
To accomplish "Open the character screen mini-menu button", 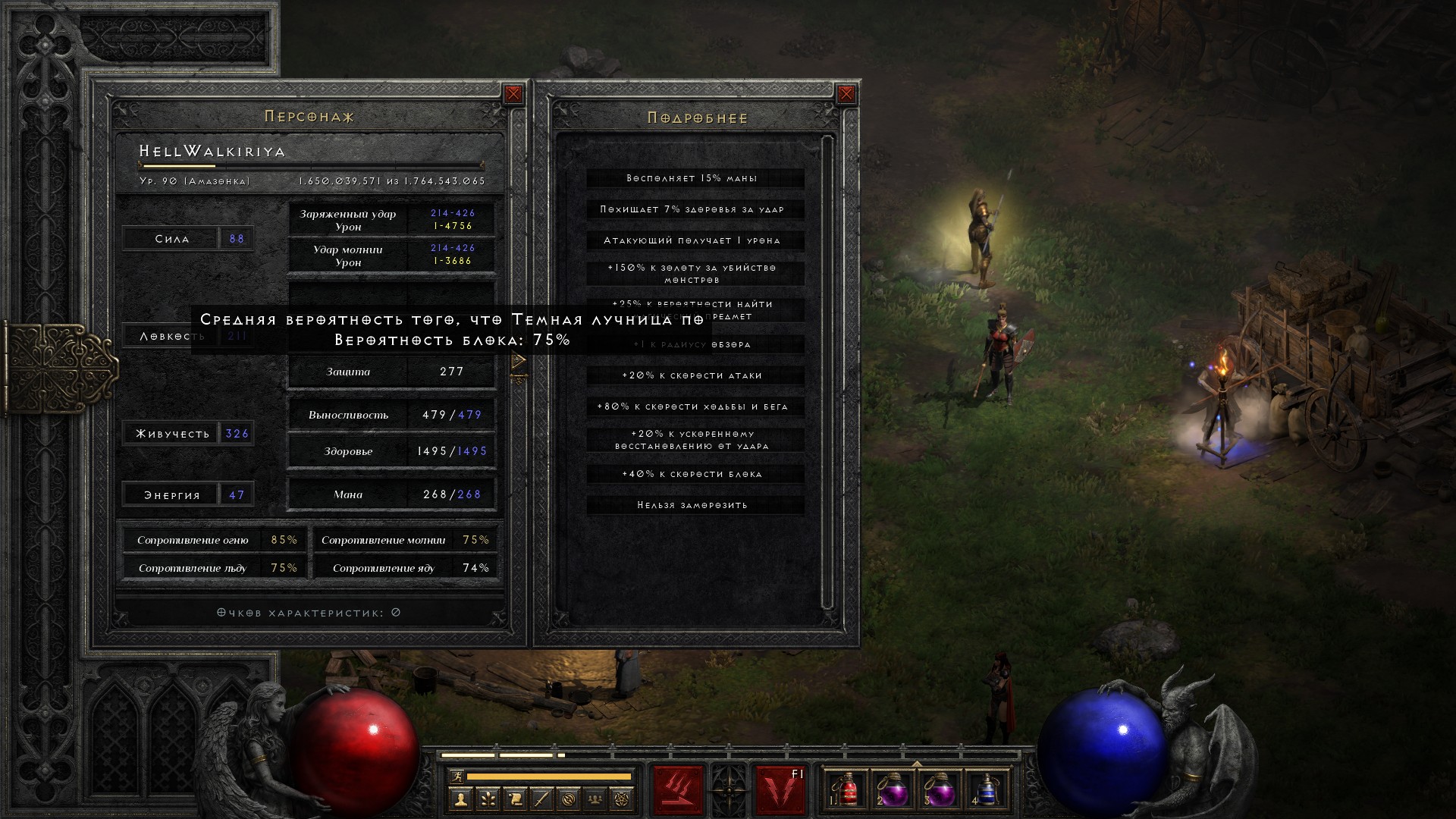I will (460, 799).
